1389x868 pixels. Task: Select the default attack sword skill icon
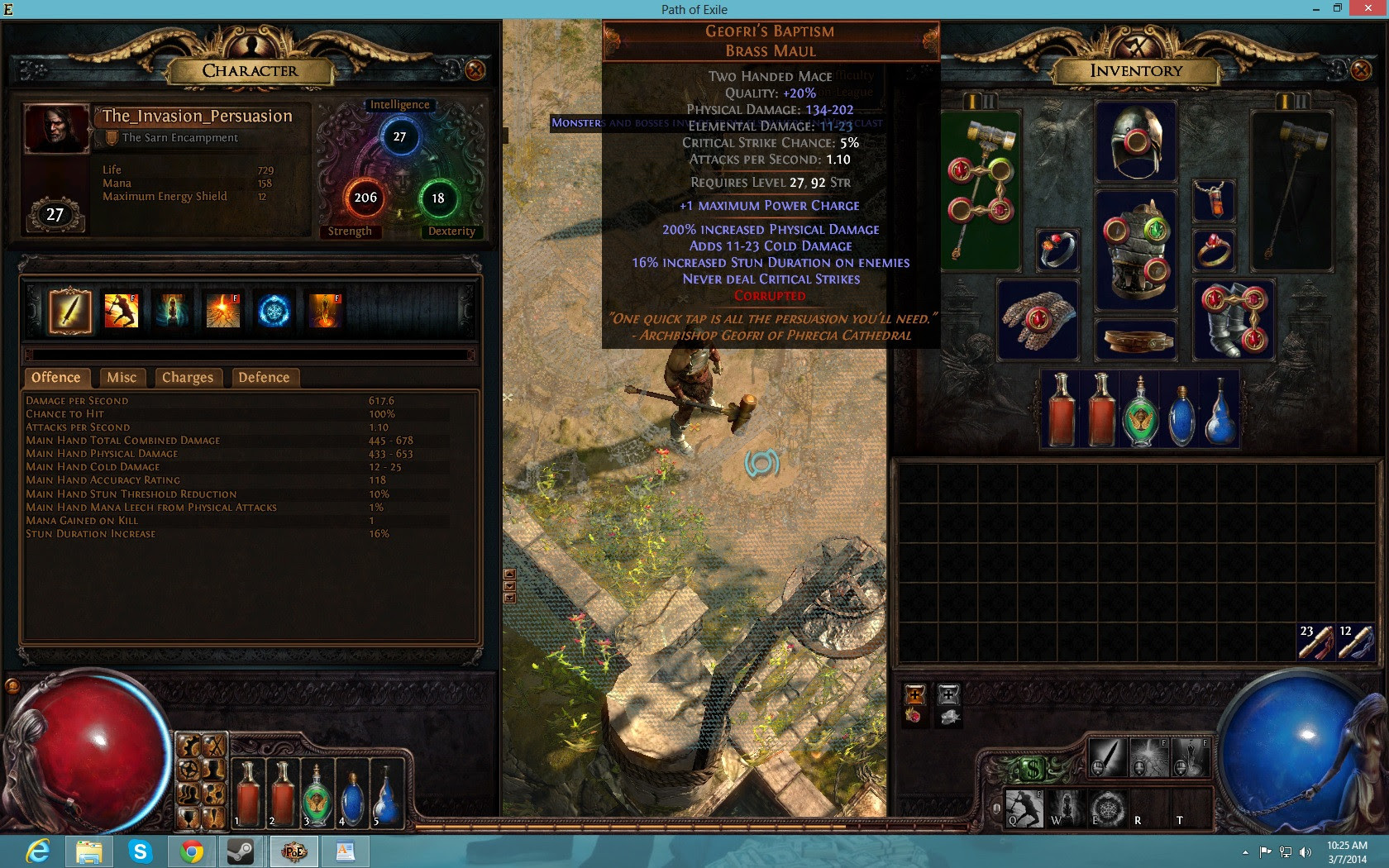[x=70, y=310]
